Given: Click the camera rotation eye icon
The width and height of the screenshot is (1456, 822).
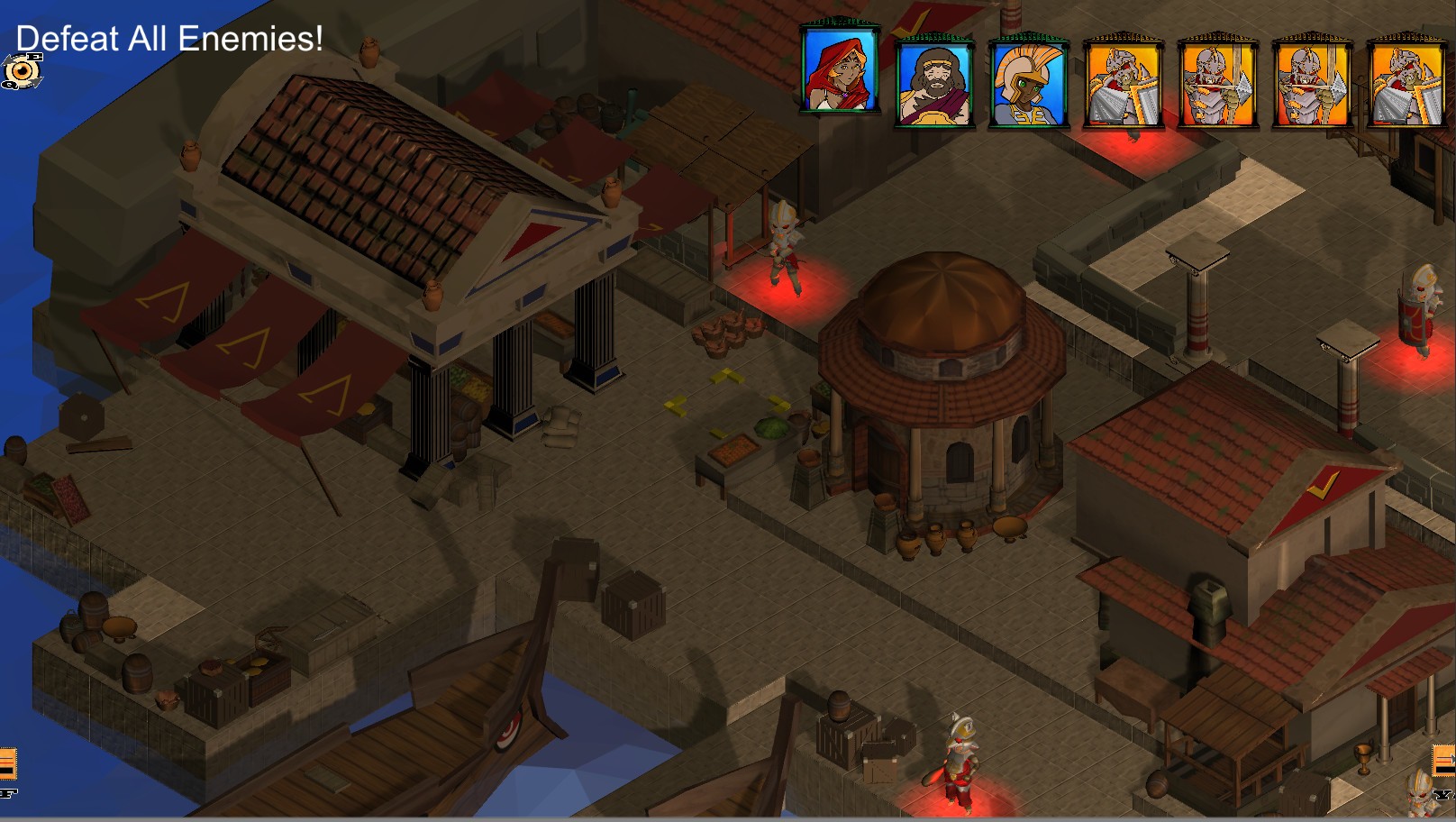Looking at the screenshot, I should pos(22,70).
